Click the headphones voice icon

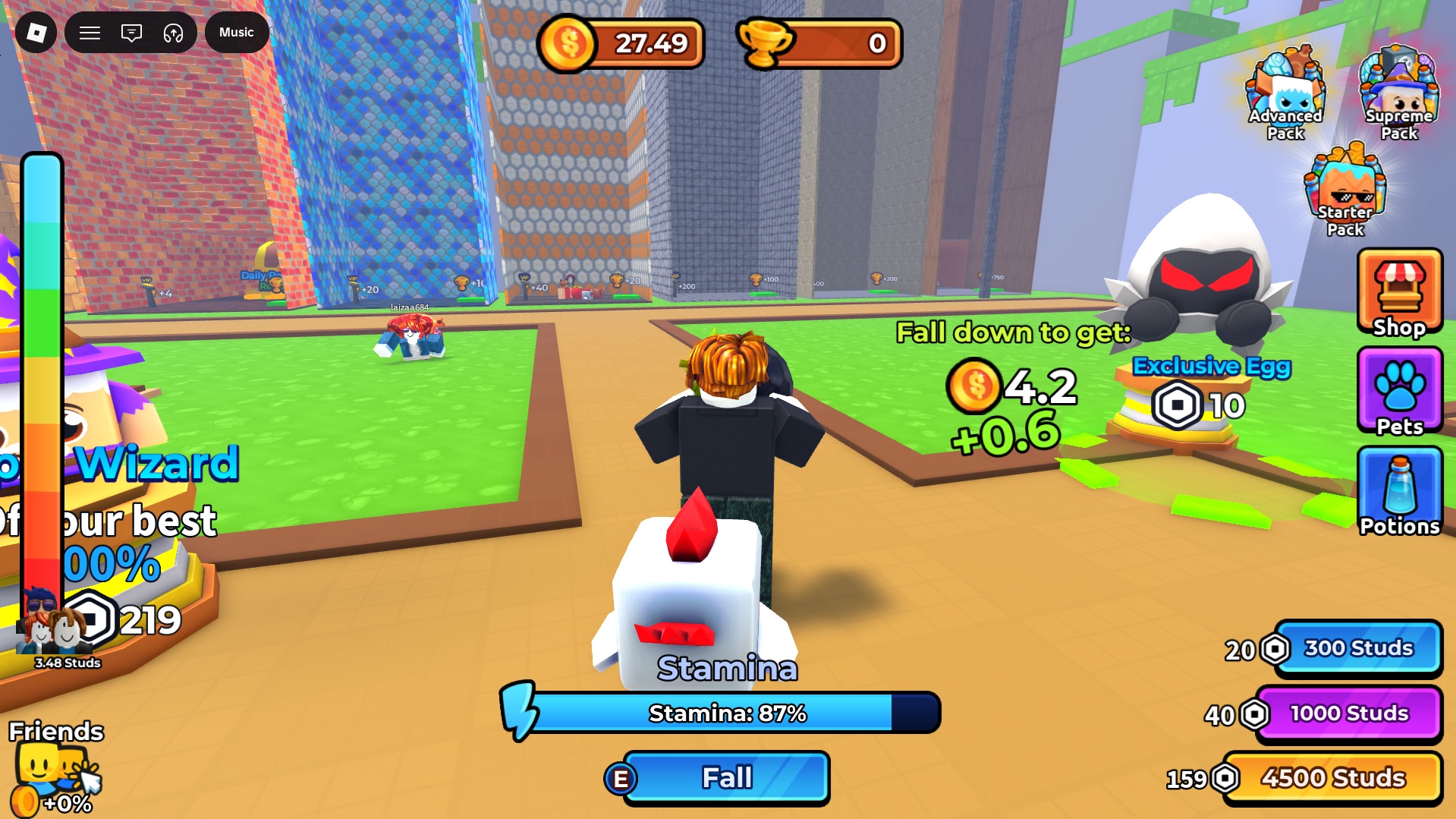click(173, 33)
